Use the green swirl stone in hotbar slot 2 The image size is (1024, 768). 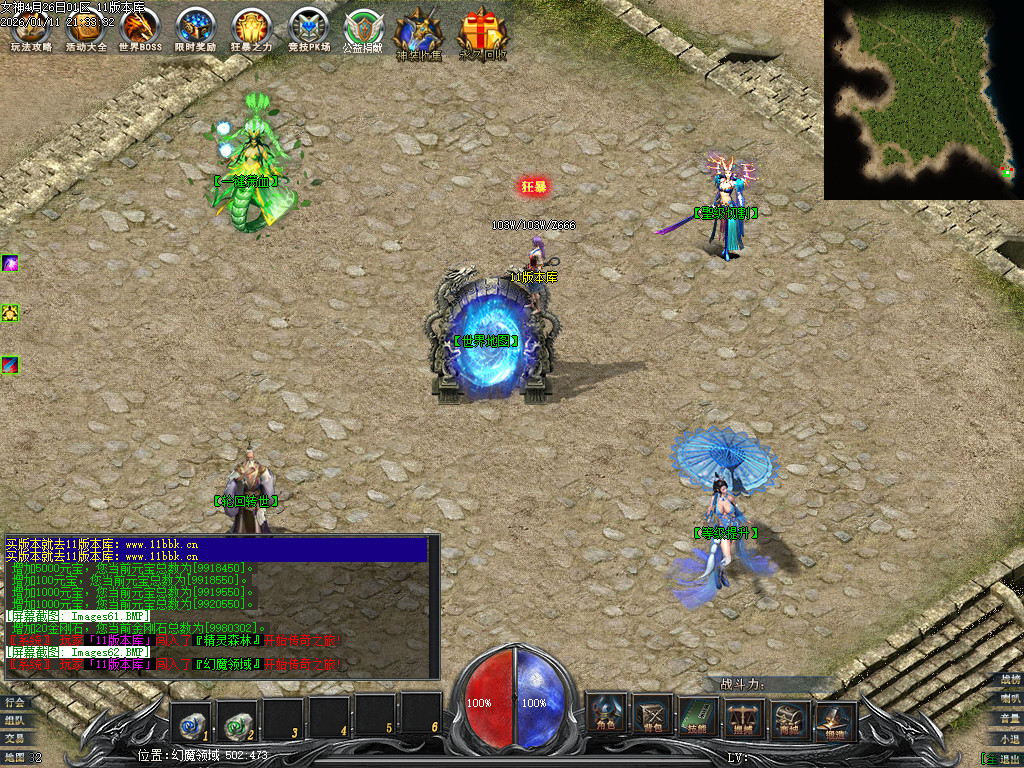(237, 716)
